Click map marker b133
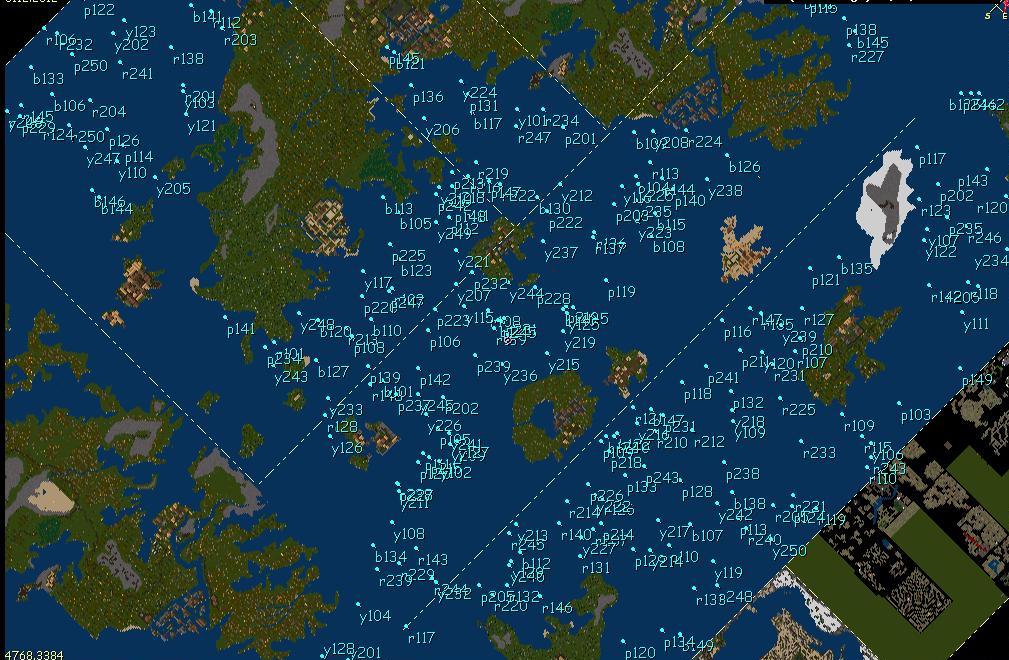This screenshot has height=660, width=1009. coord(48,79)
